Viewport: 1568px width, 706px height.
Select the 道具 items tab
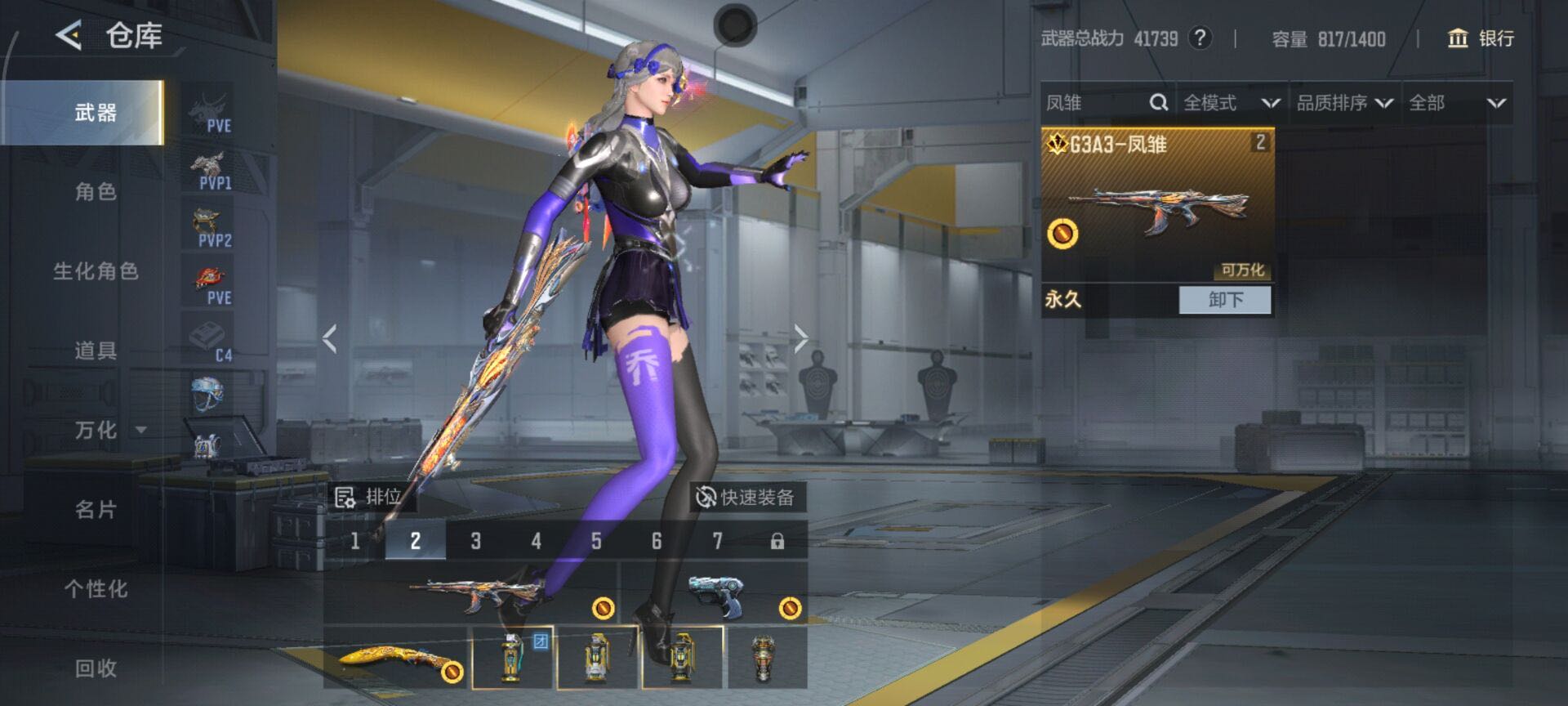[96, 351]
